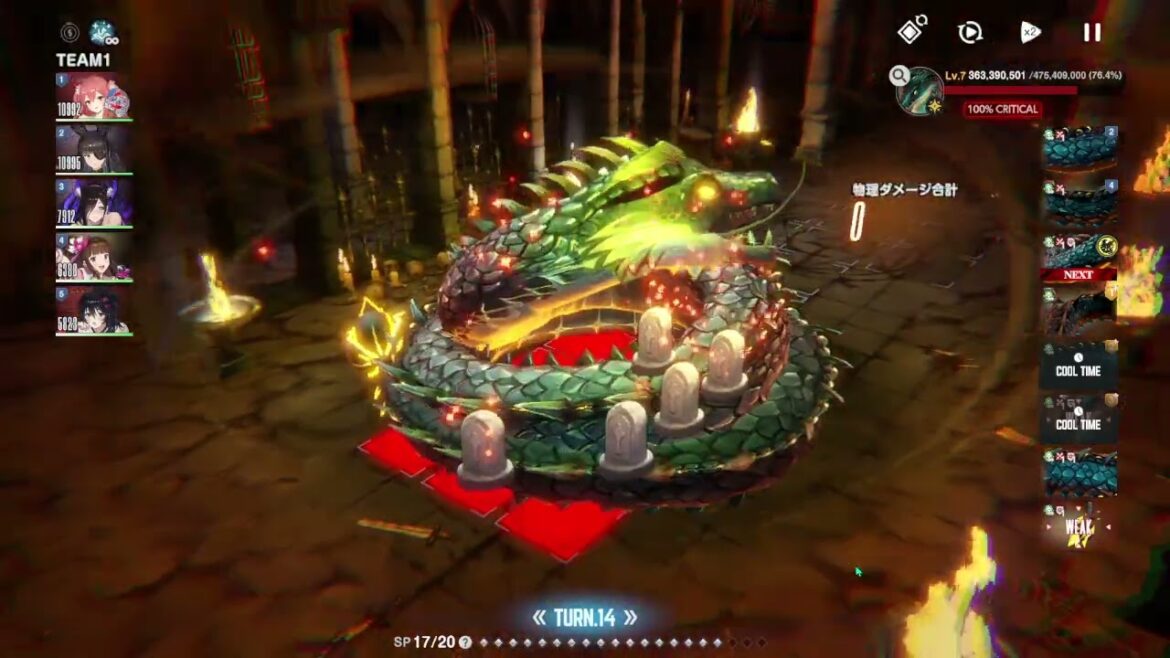Select the eyepatch bunny-ear character in slot 2

(93, 149)
